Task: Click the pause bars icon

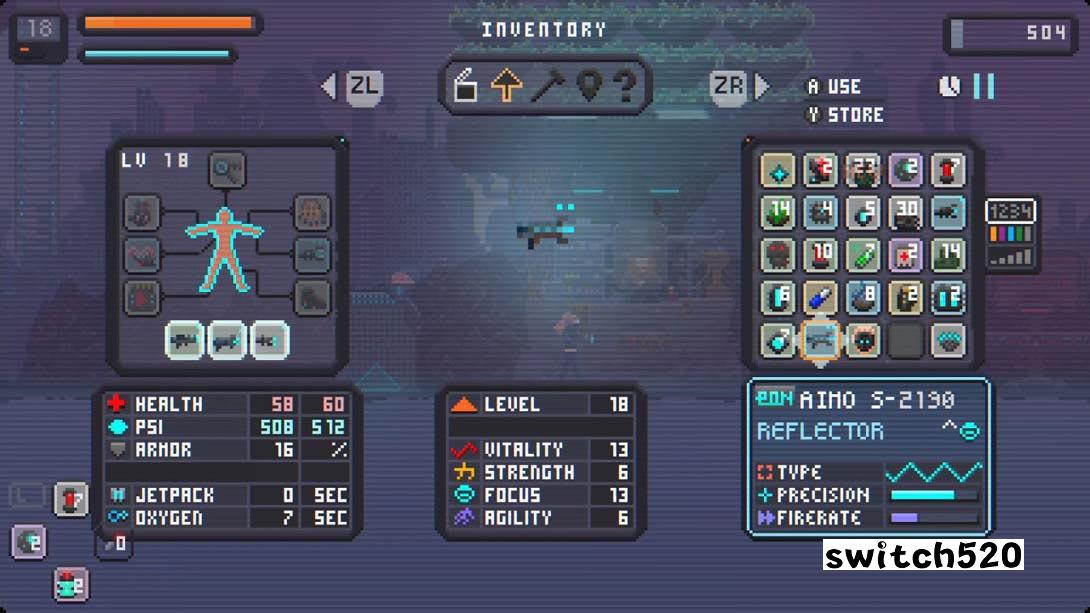Action: pos(984,87)
